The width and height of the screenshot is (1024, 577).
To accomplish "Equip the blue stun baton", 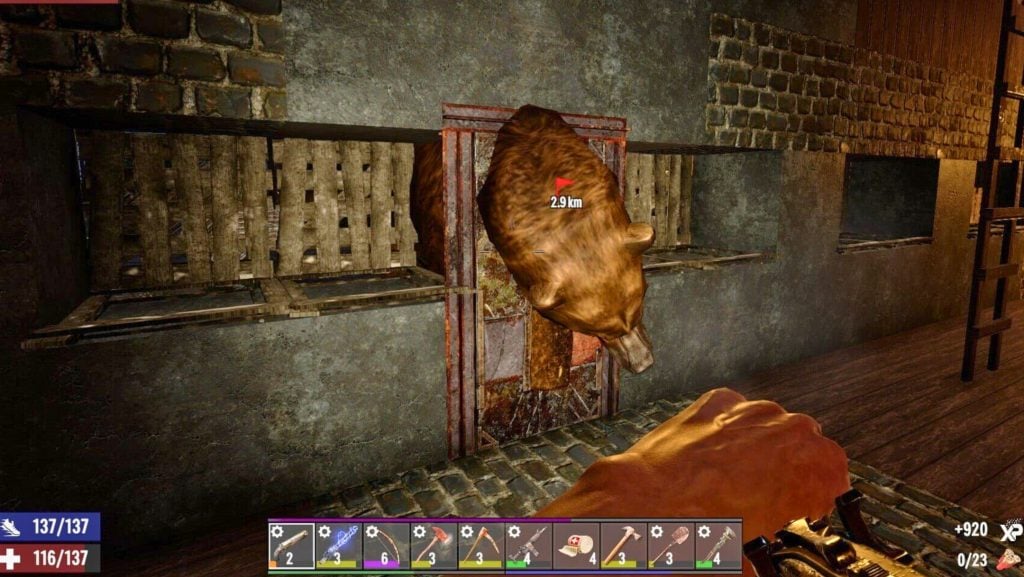I will [x=339, y=545].
